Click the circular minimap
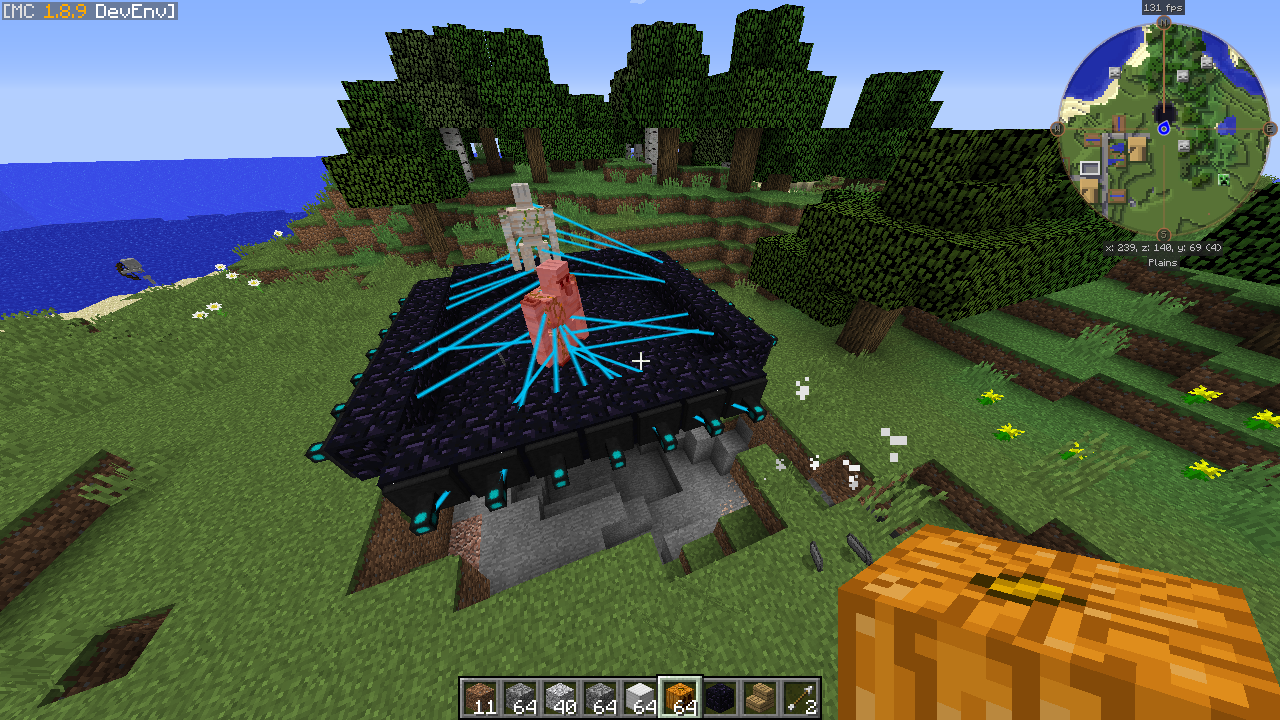Screen dimensions: 1280x720 1164,128
